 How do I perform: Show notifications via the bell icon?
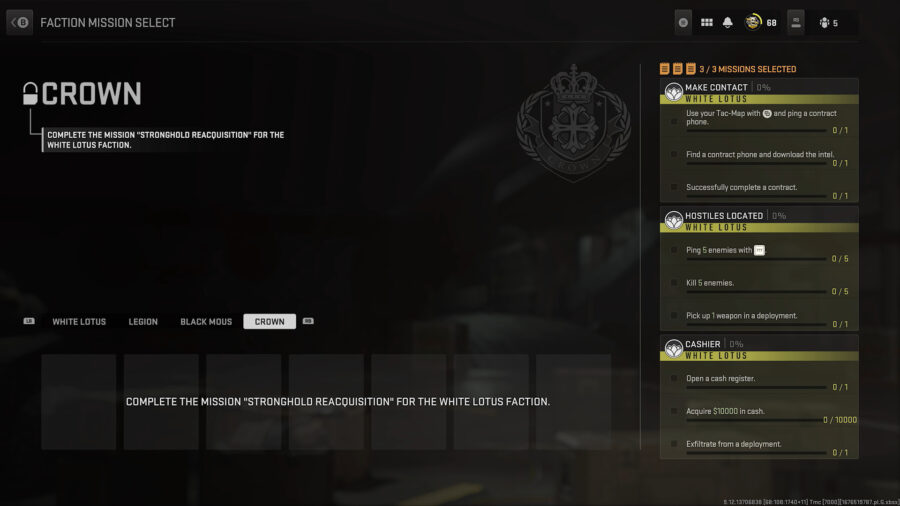pos(728,22)
